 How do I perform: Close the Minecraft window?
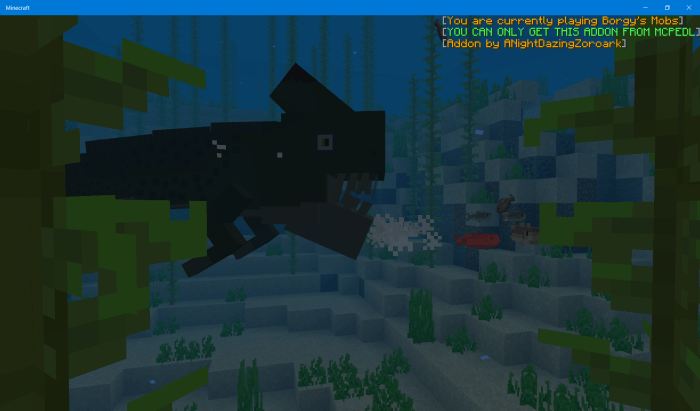tap(688, 7)
